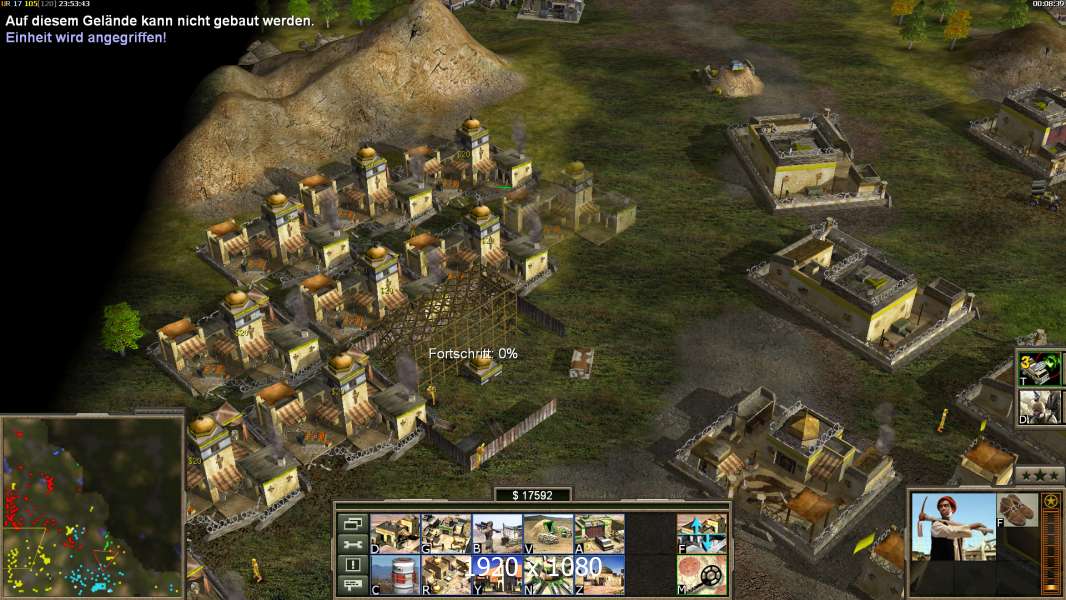Viewport: 1066px width, 600px height.
Task: Activate the mine detector command
Action: pos(702,574)
